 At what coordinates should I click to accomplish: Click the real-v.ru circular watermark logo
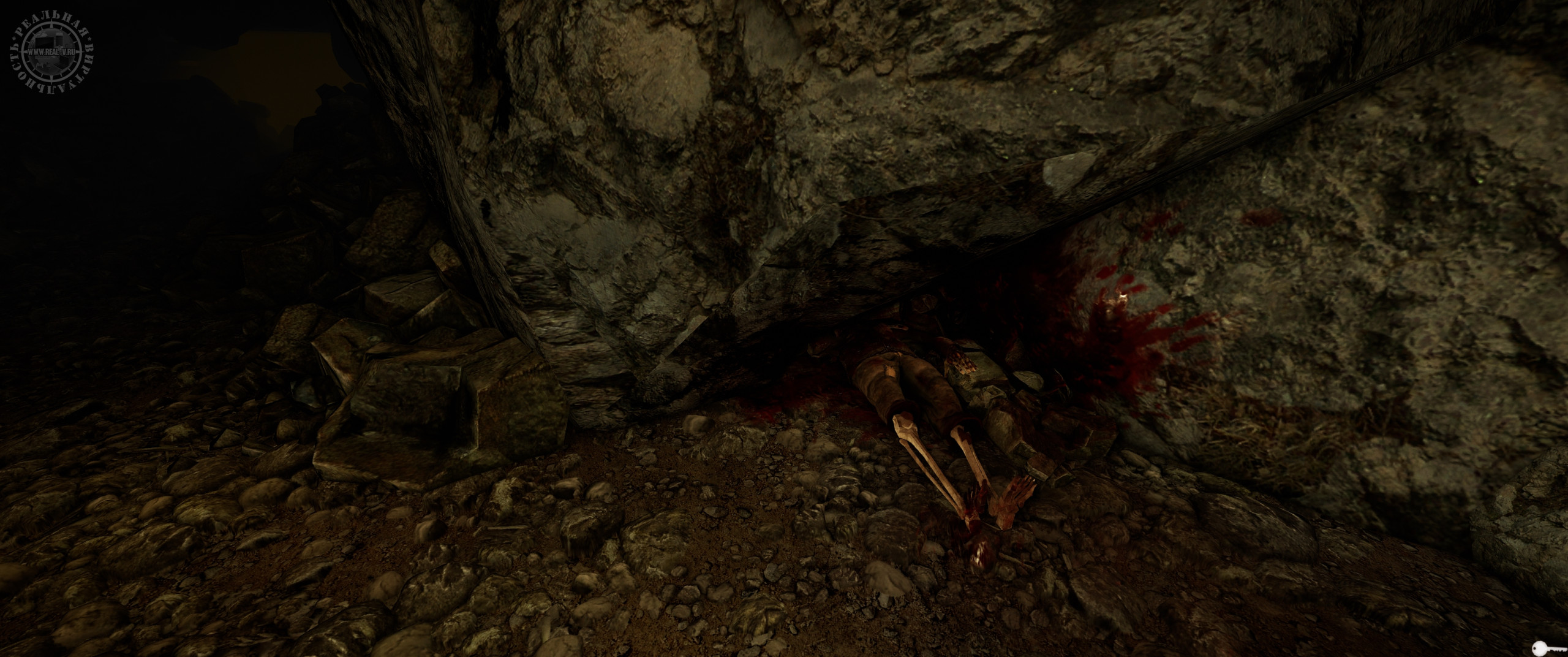[x=53, y=53]
